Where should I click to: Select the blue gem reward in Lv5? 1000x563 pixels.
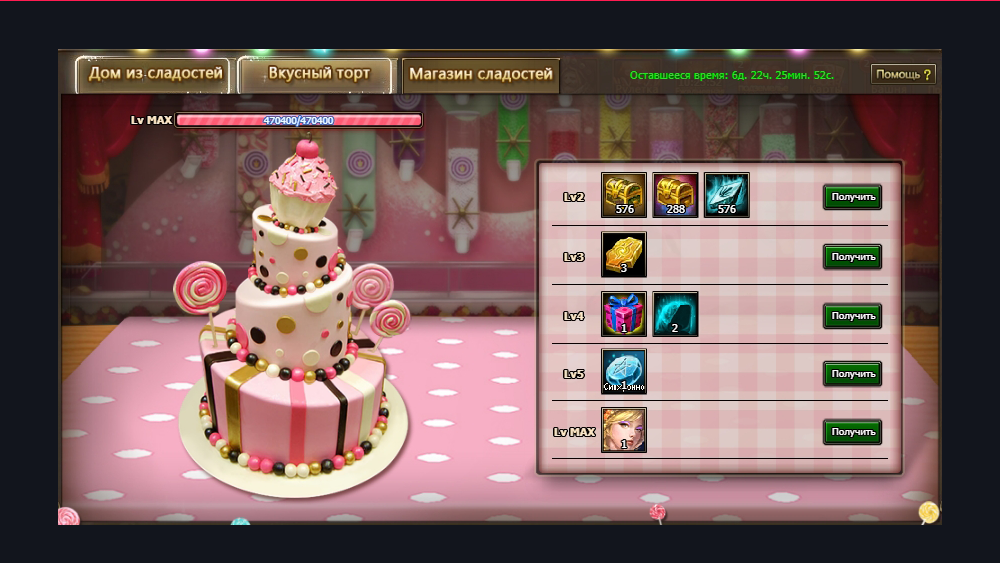click(x=624, y=371)
